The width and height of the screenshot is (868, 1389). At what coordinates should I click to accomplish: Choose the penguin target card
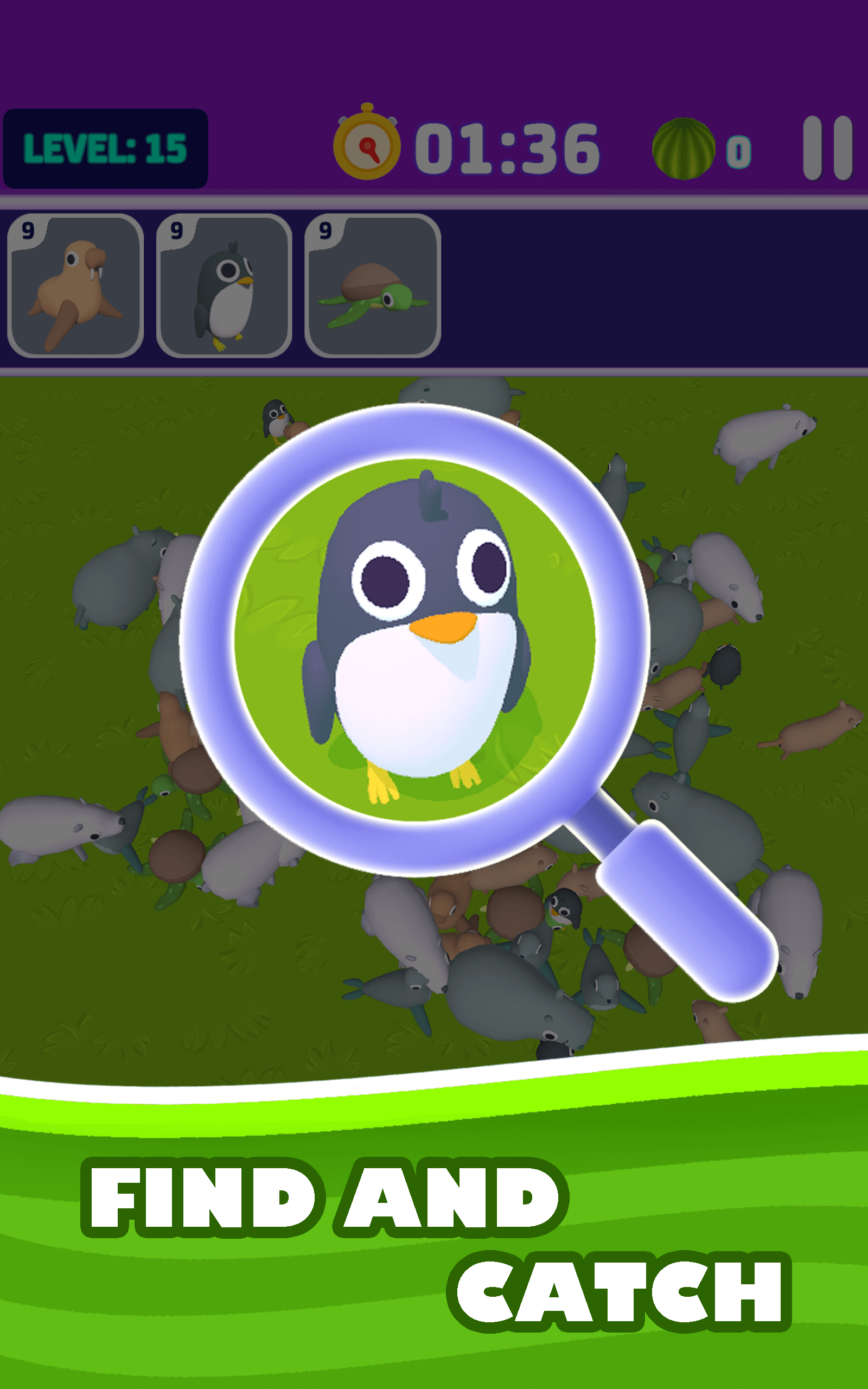pos(224,286)
